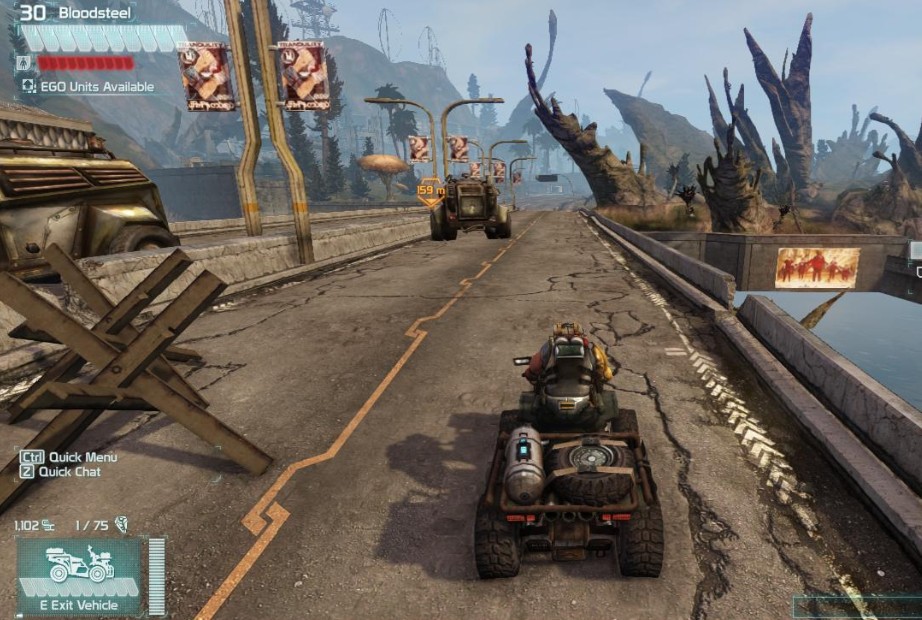922x620 pixels.
Task: Click the scrip currency icon
Action: click(48, 525)
